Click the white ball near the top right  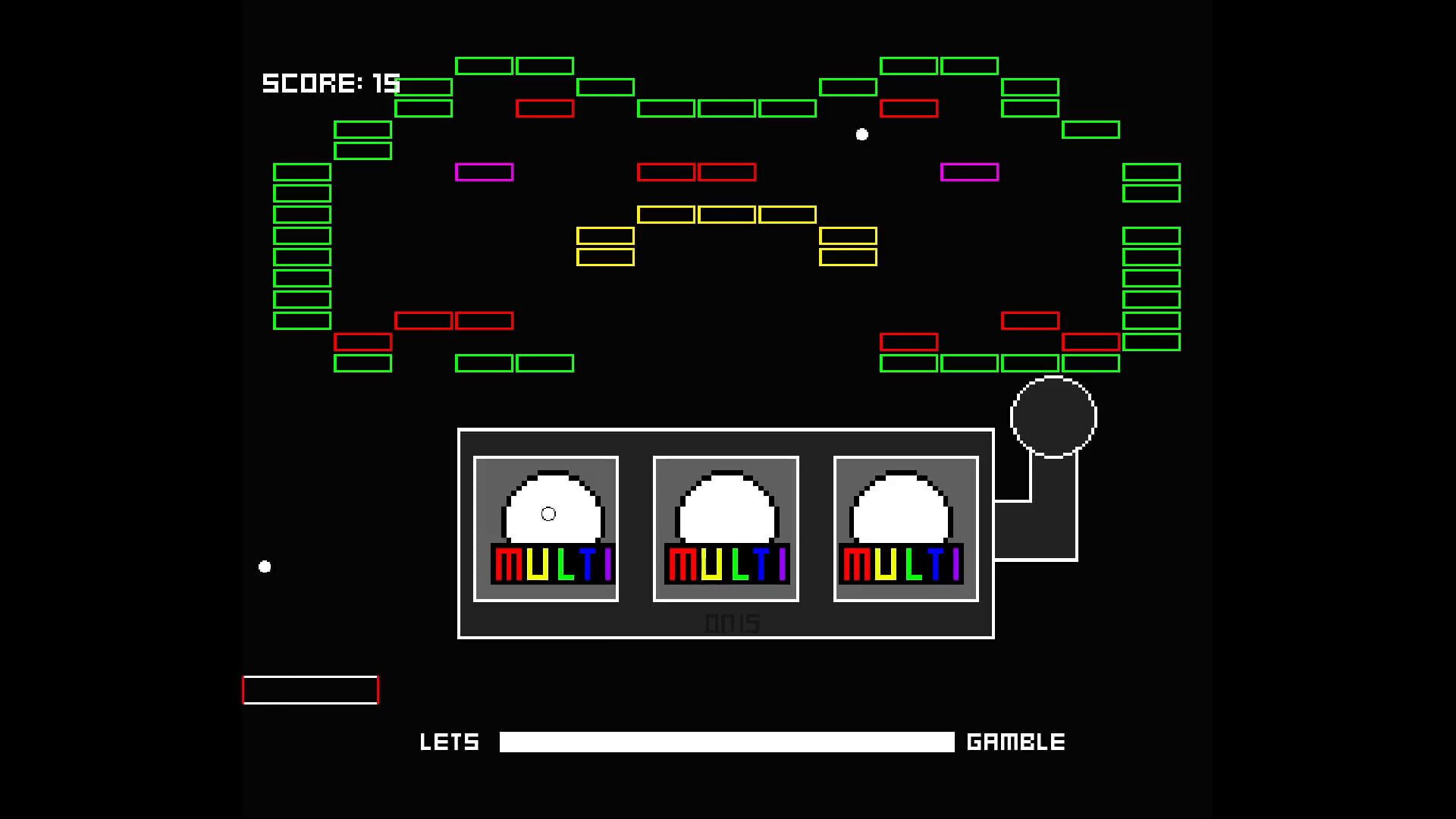[861, 134]
